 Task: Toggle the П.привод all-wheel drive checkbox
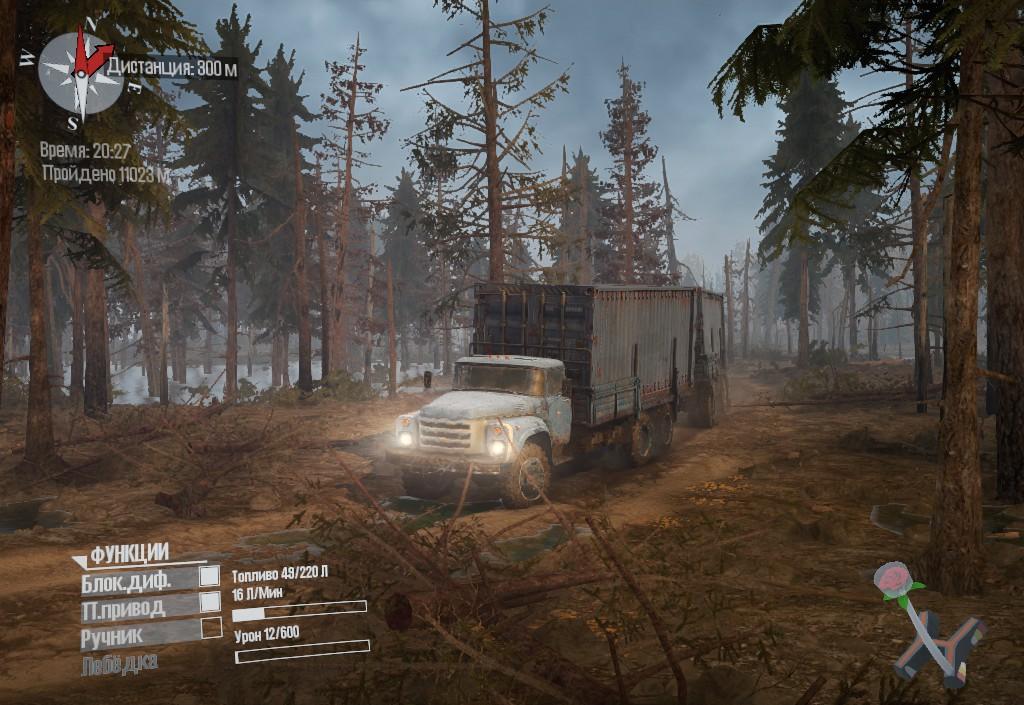point(210,602)
